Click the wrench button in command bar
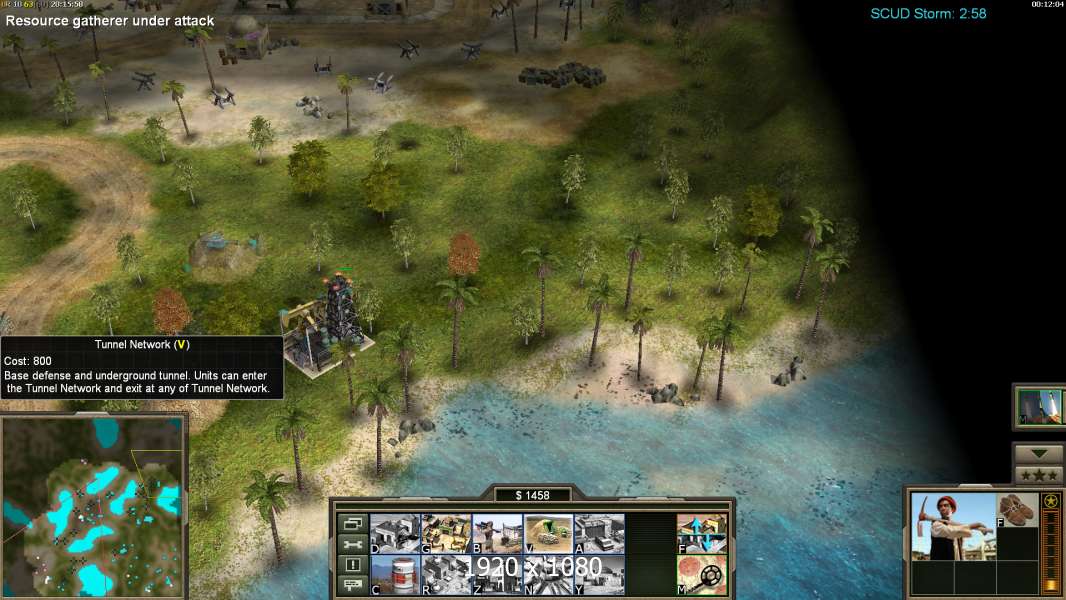This screenshot has width=1066, height=600. point(353,544)
